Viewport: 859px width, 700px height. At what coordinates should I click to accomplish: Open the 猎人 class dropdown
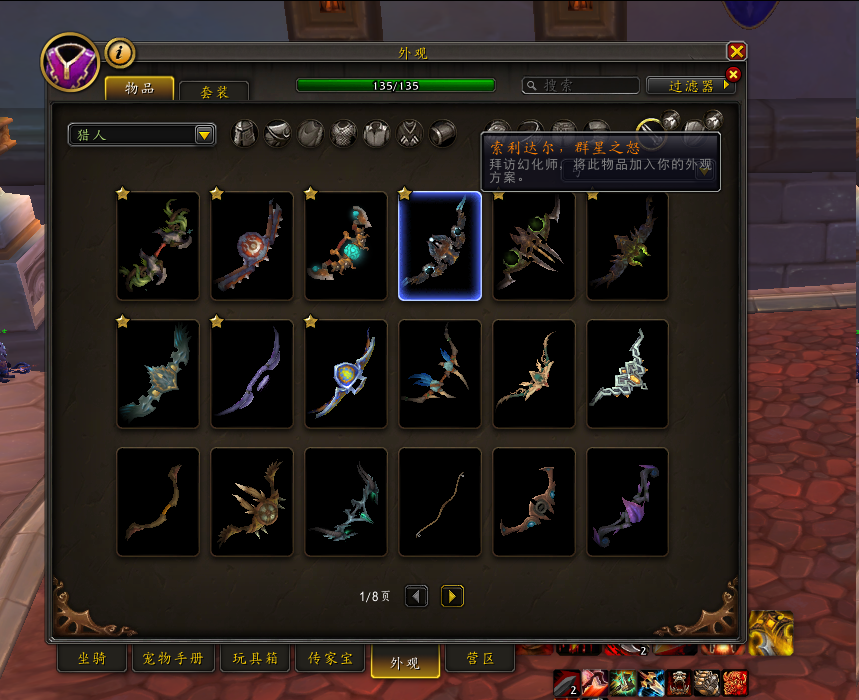[x=143, y=134]
